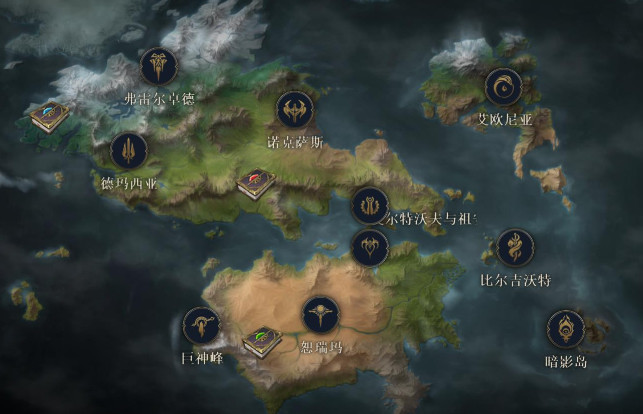The image size is (643, 414).
Task: Open the Zaun winged emblem marker
Action: [369, 247]
